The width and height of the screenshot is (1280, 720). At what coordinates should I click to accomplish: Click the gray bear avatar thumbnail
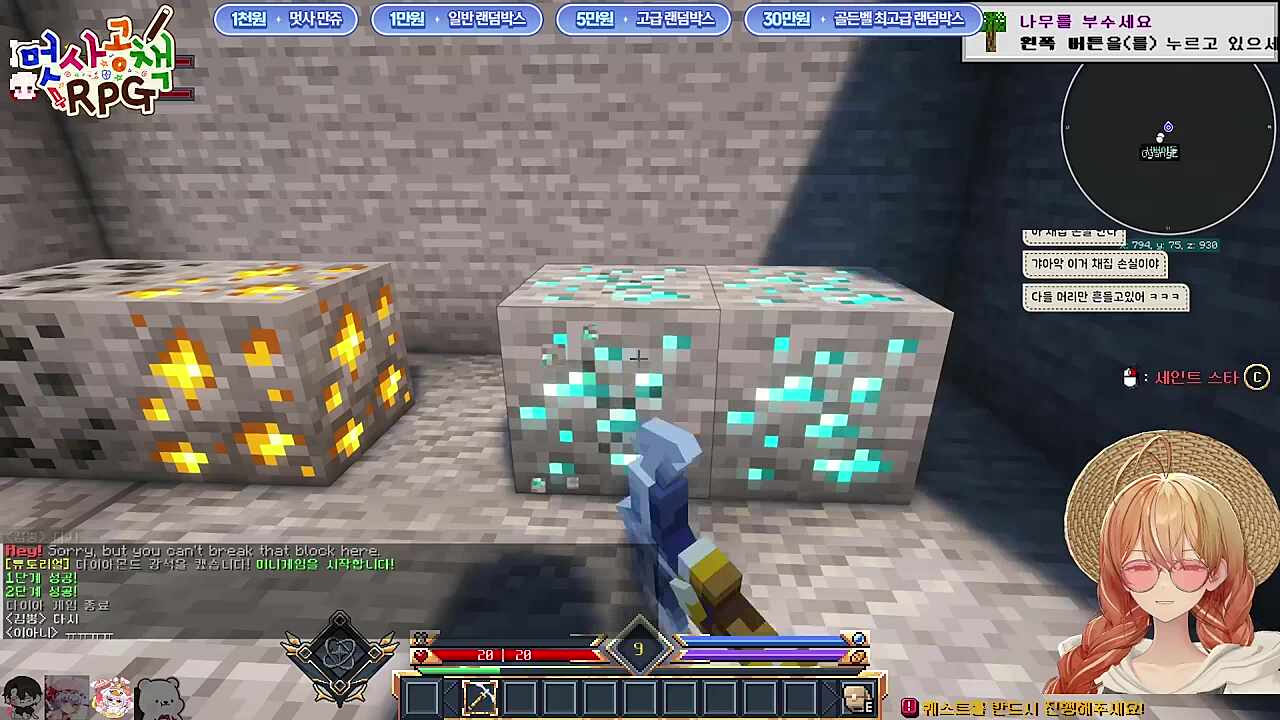click(160, 696)
